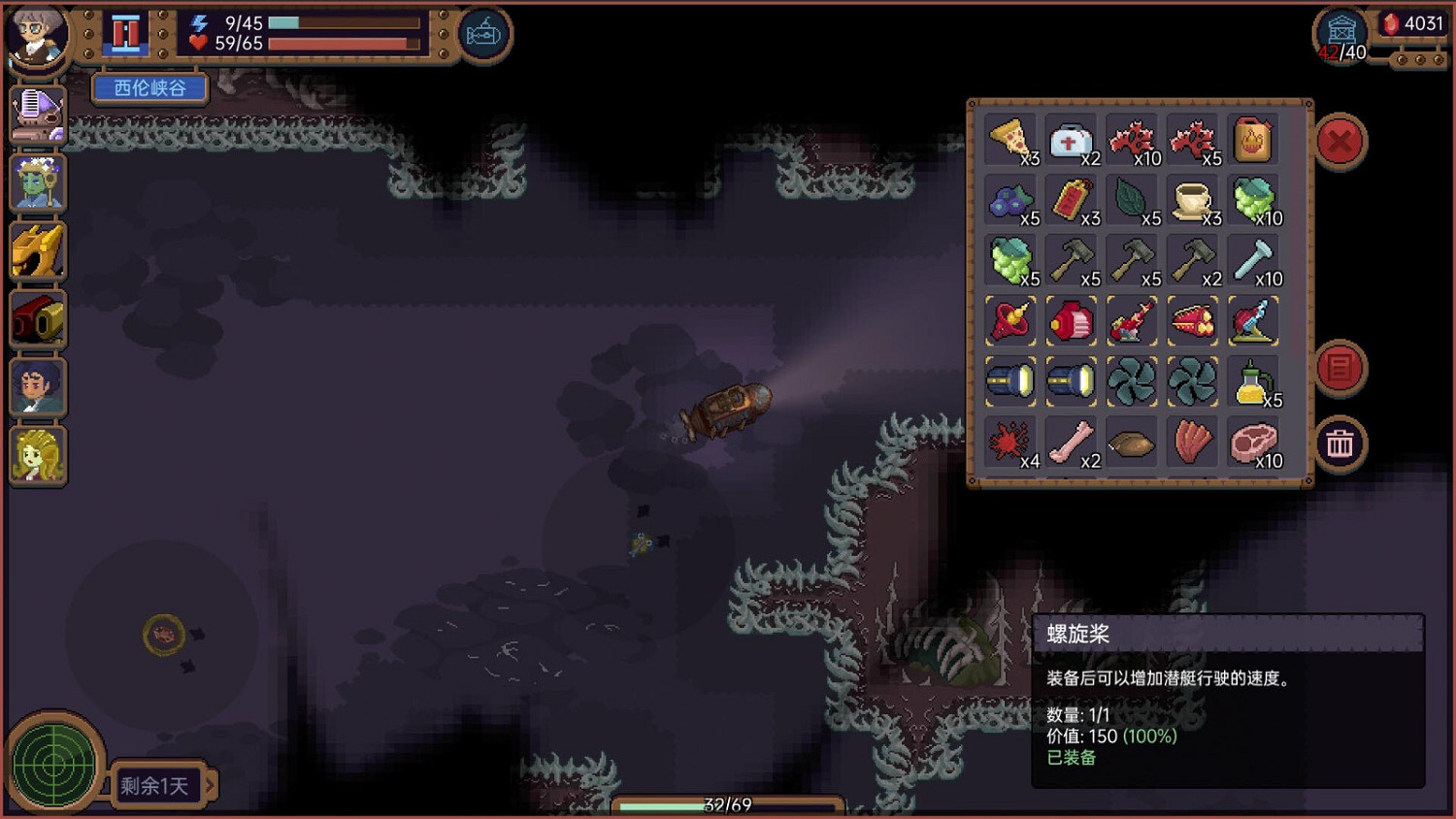Close the inventory with red X button
Image resolution: width=1456 pixels, height=819 pixels.
[x=1340, y=142]
